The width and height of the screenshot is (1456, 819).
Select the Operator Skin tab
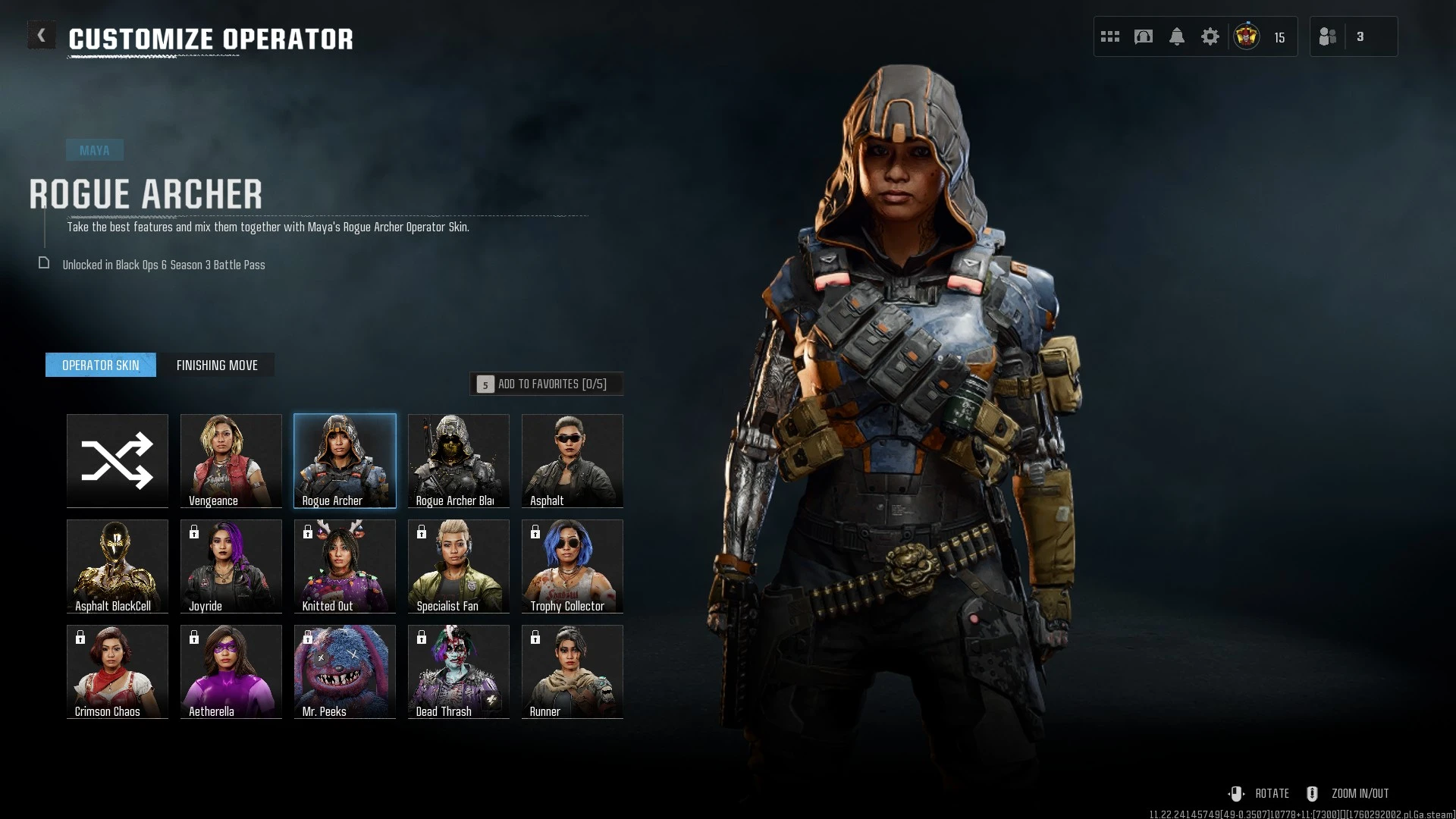[x=101, y=366]
